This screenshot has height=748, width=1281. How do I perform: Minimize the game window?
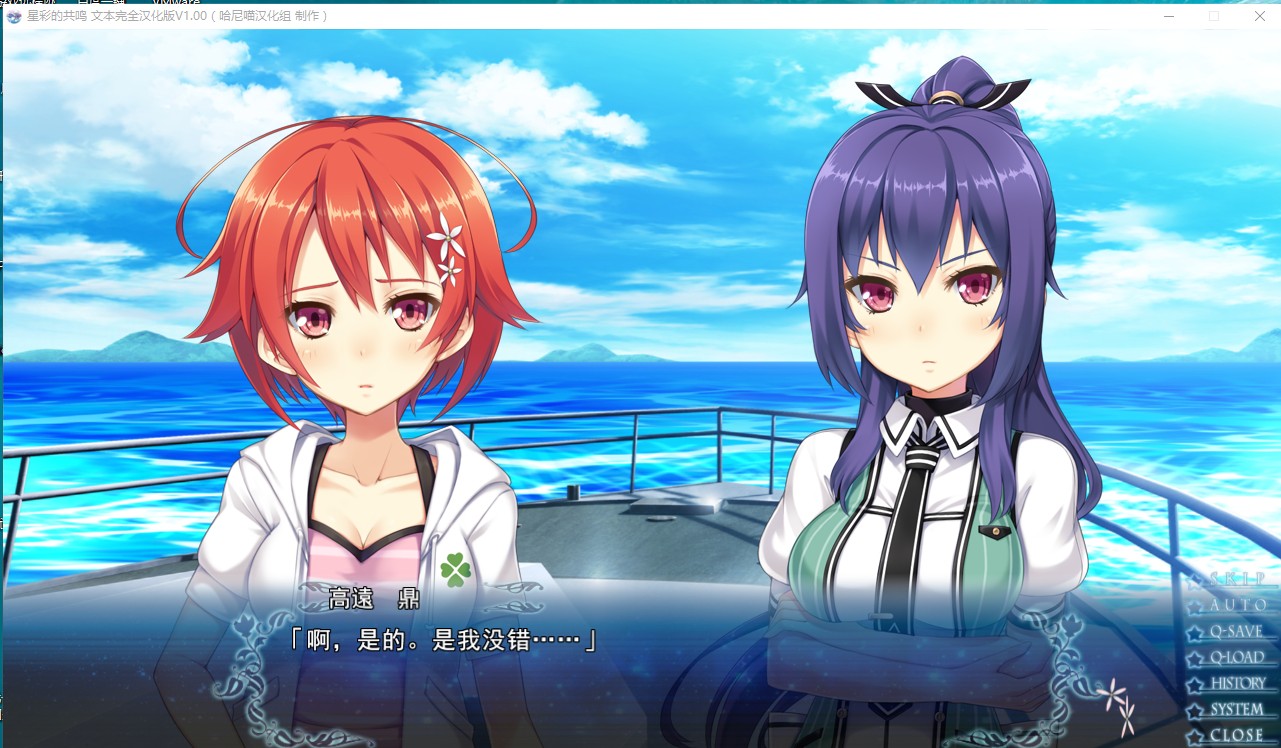pos(1169,16)
